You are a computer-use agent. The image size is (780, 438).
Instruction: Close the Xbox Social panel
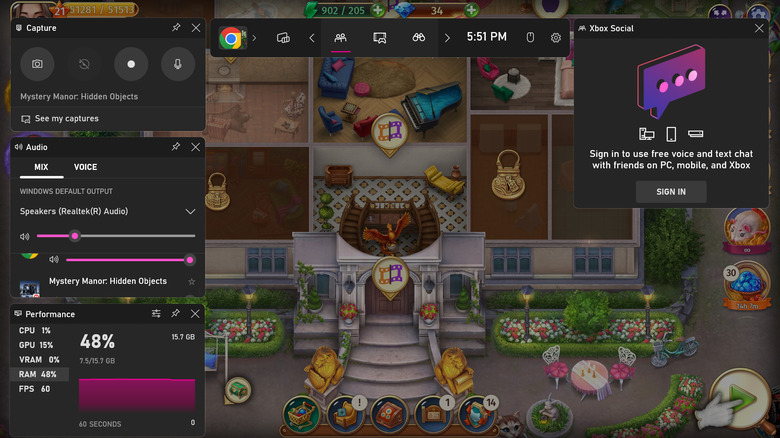pyautogui.click(x=759, y=28)
